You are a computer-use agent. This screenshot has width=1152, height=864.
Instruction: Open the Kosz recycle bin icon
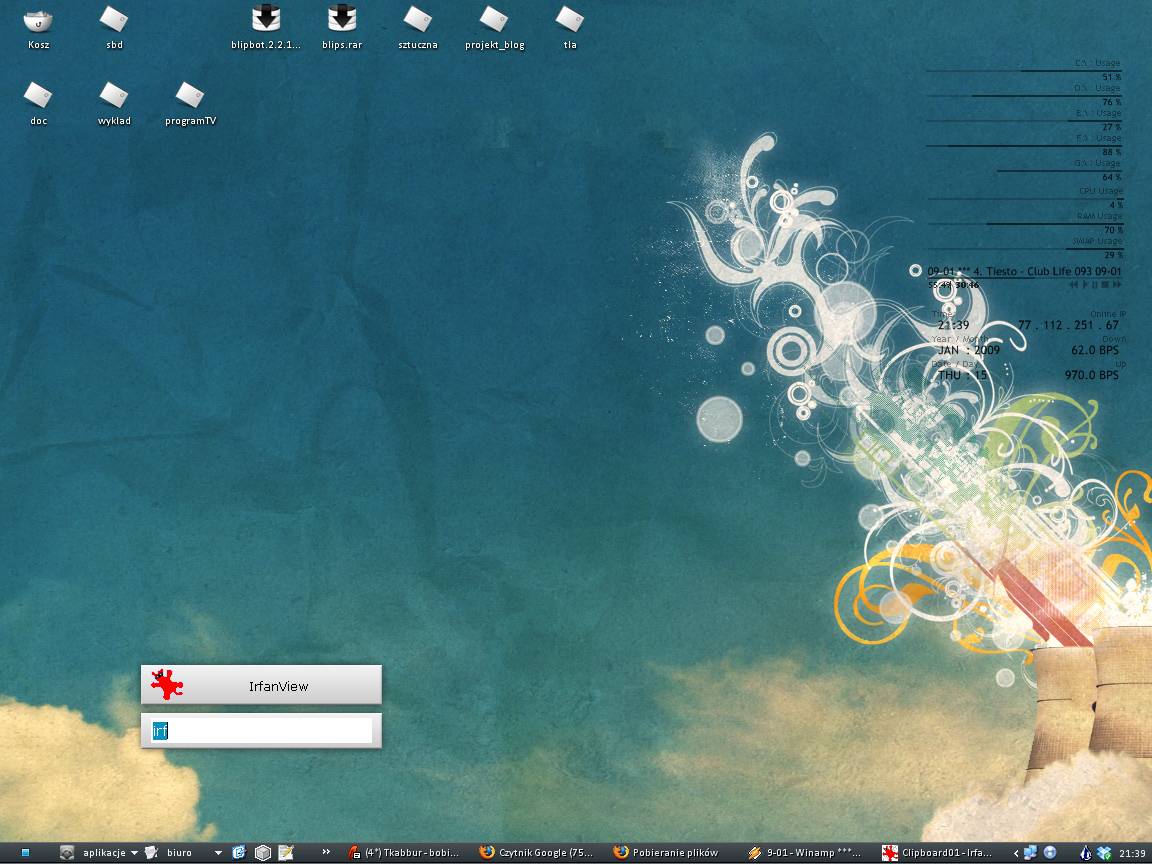pyautogui.click(x=38, y=20)
